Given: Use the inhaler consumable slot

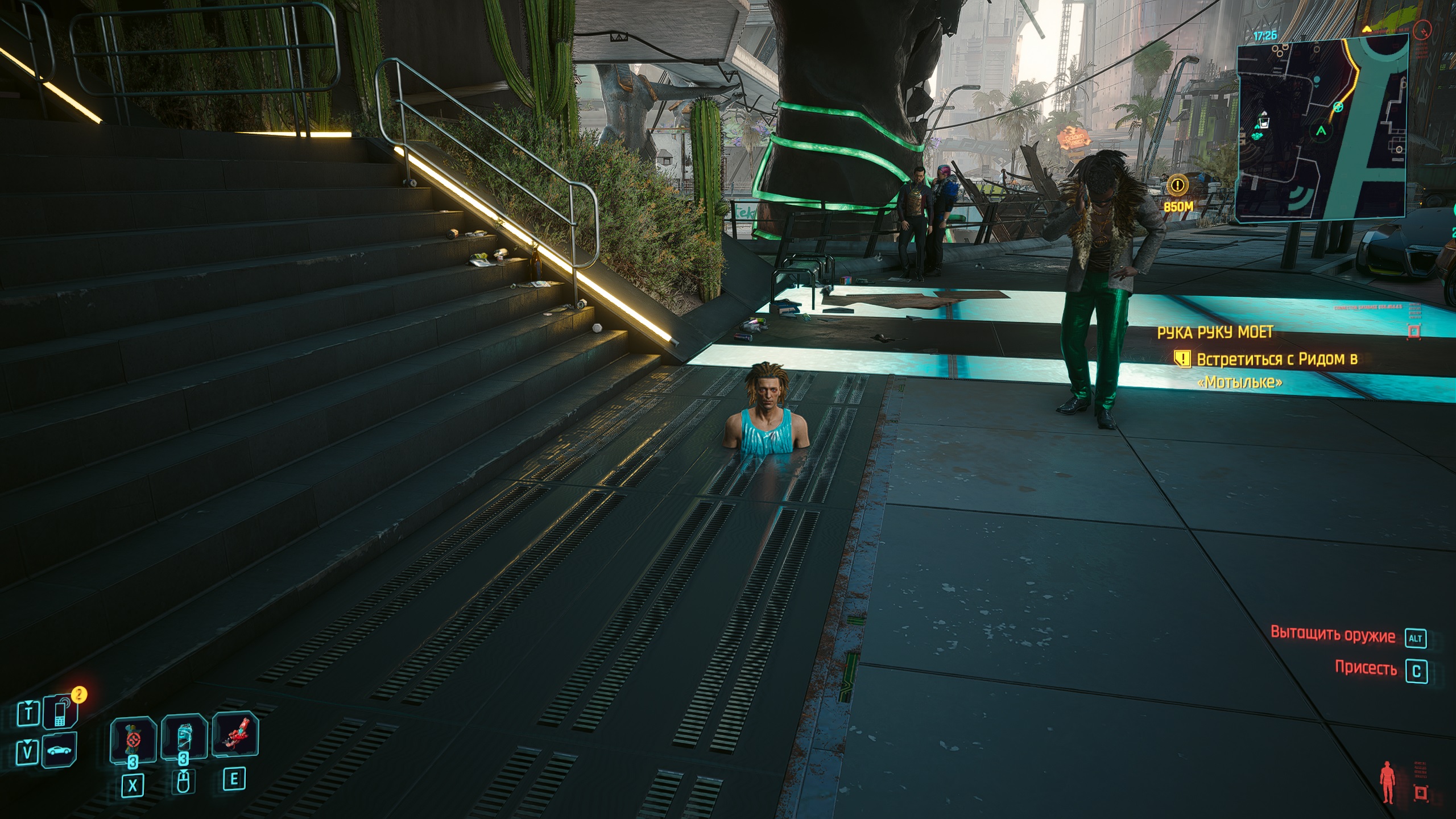Looking at the screenshot, I should tap(183, 738).
